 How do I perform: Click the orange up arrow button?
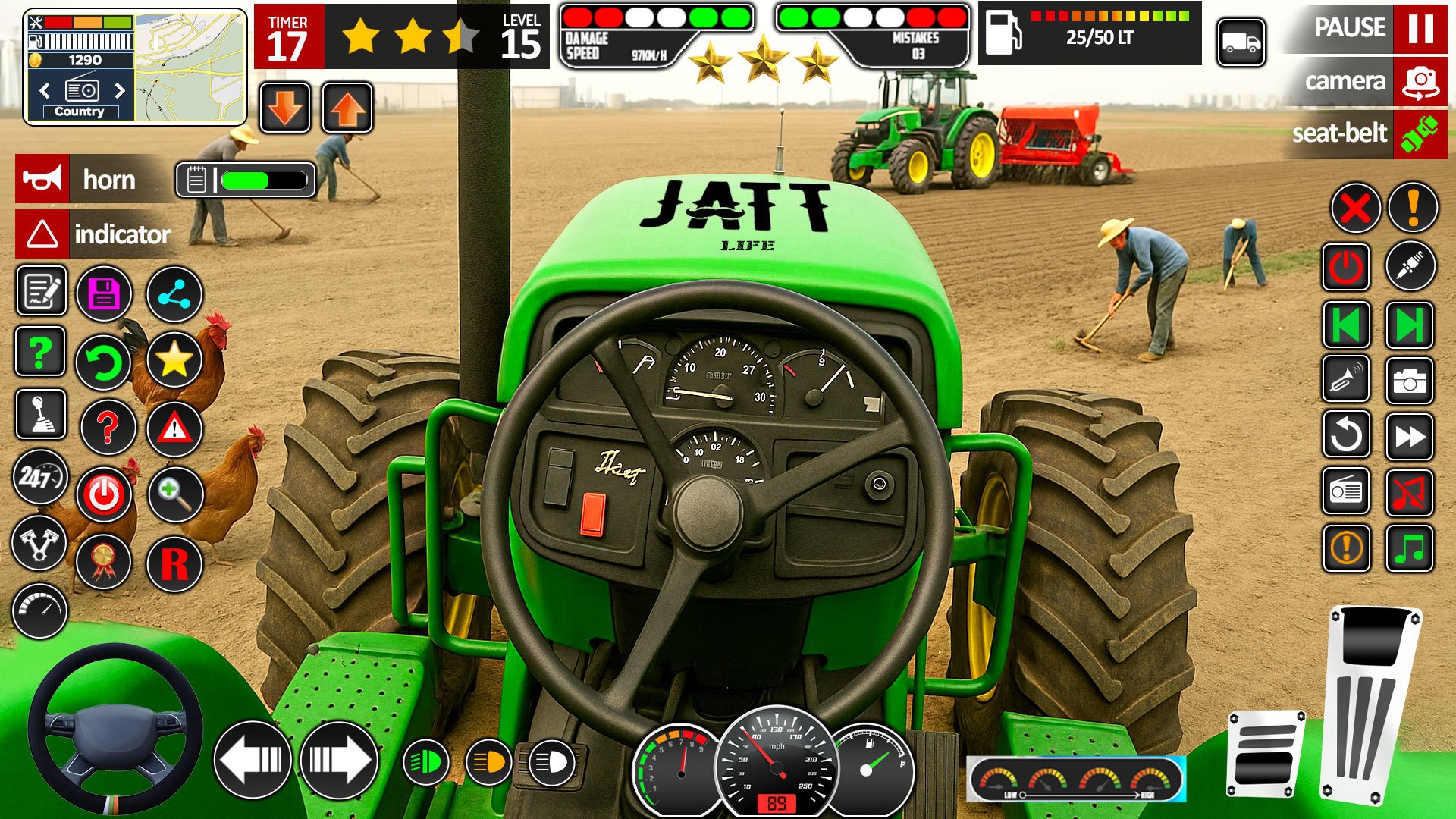(347, 108)
